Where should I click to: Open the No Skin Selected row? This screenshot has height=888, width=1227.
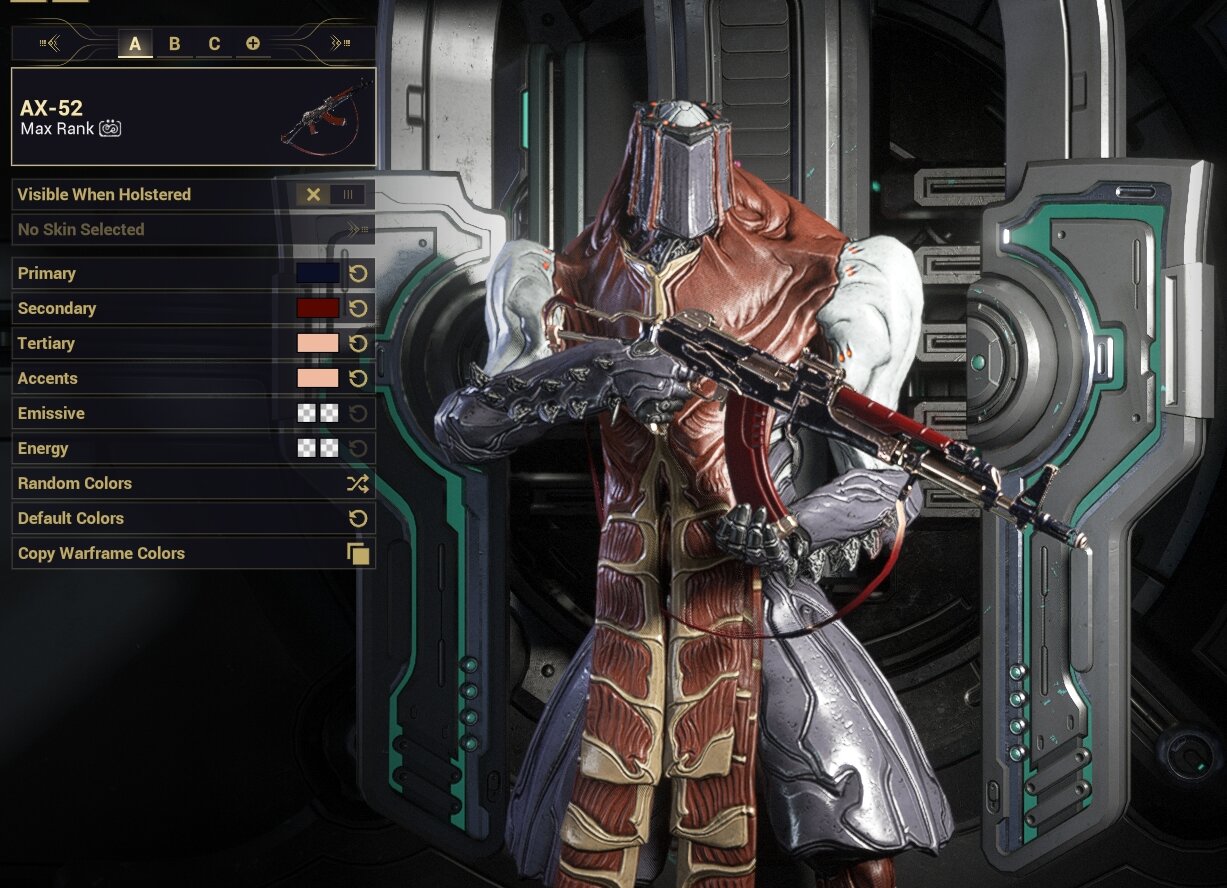pos(193,229)
